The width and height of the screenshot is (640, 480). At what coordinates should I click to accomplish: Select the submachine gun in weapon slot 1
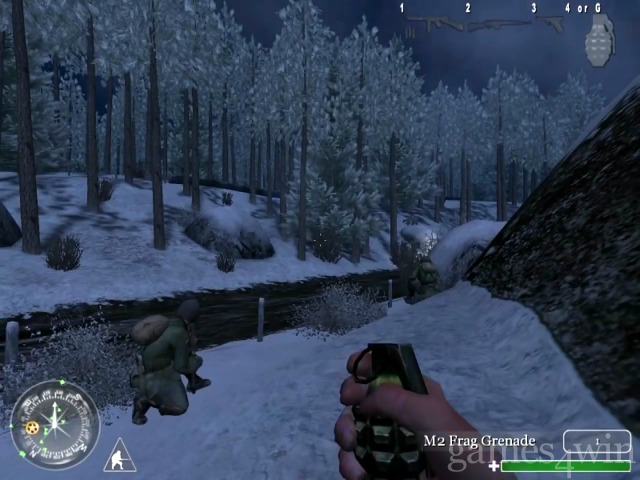[x=434, y=23]
